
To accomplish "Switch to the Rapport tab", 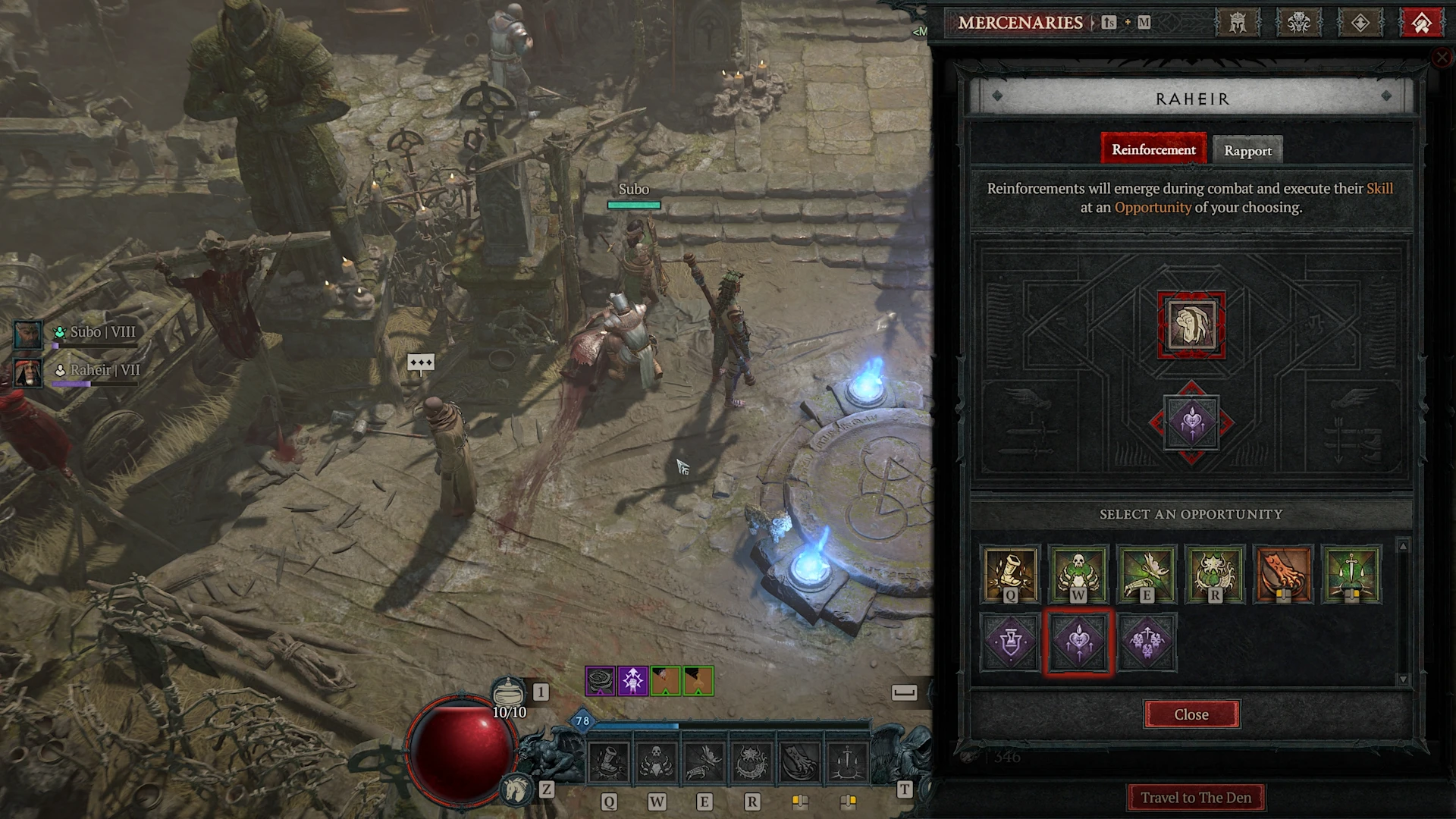I will click(1247, 150).
